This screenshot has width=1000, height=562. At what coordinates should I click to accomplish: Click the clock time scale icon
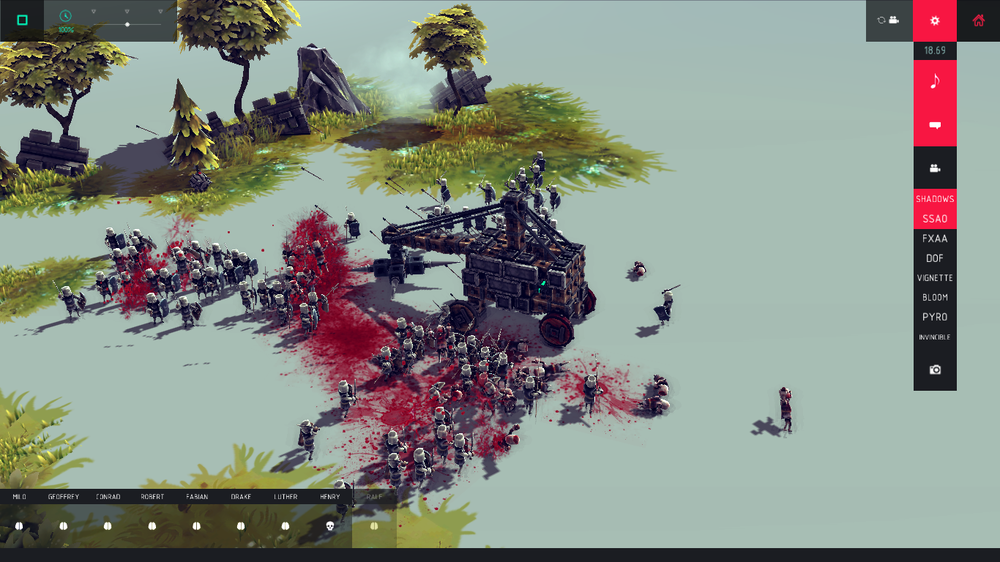(66, 17)
